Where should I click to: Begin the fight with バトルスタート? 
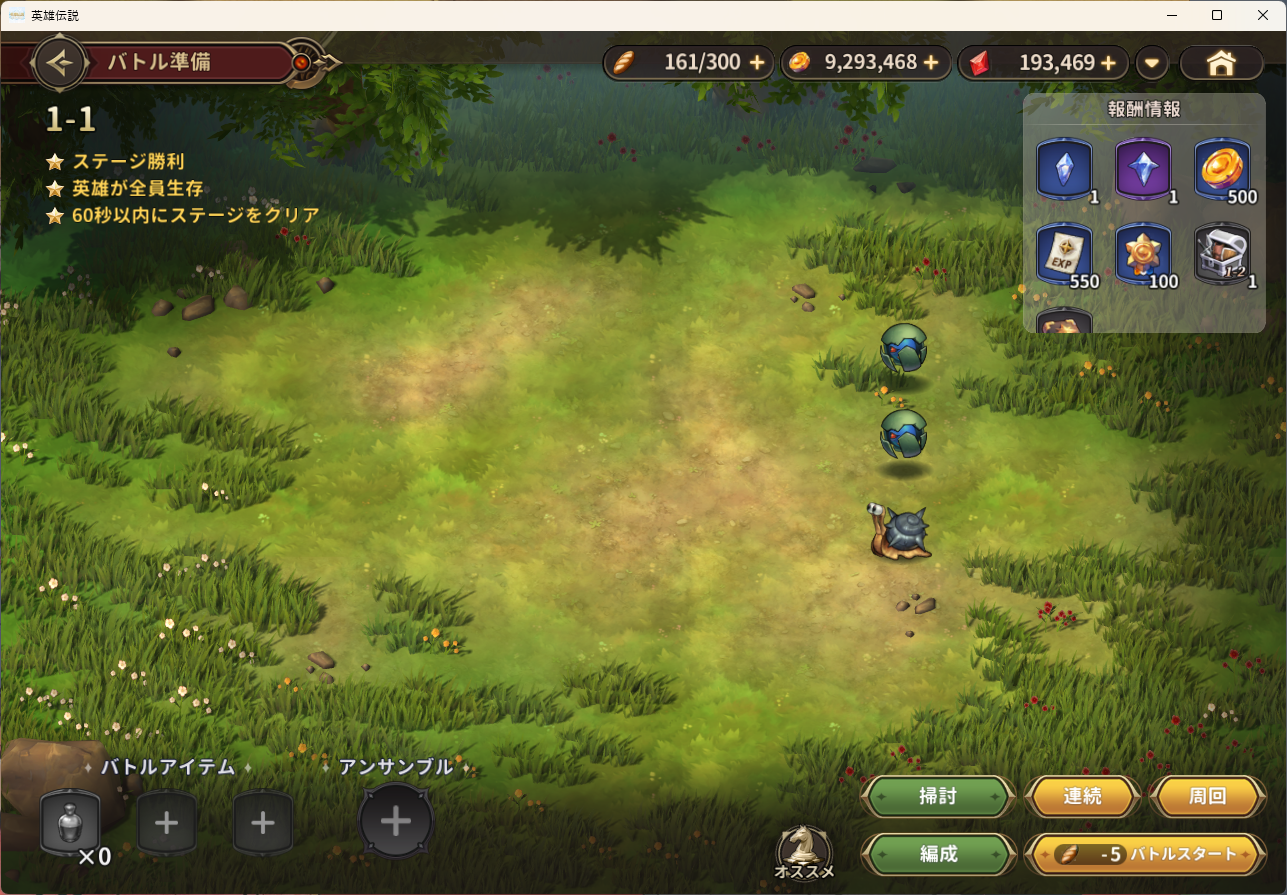tap(1139, 855)
